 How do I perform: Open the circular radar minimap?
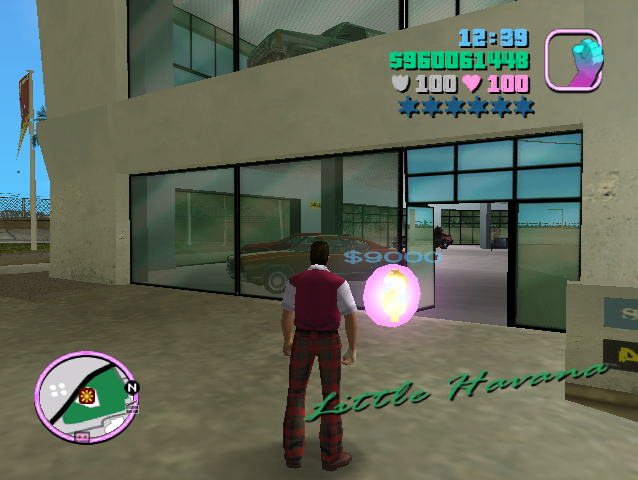(85, 394)
